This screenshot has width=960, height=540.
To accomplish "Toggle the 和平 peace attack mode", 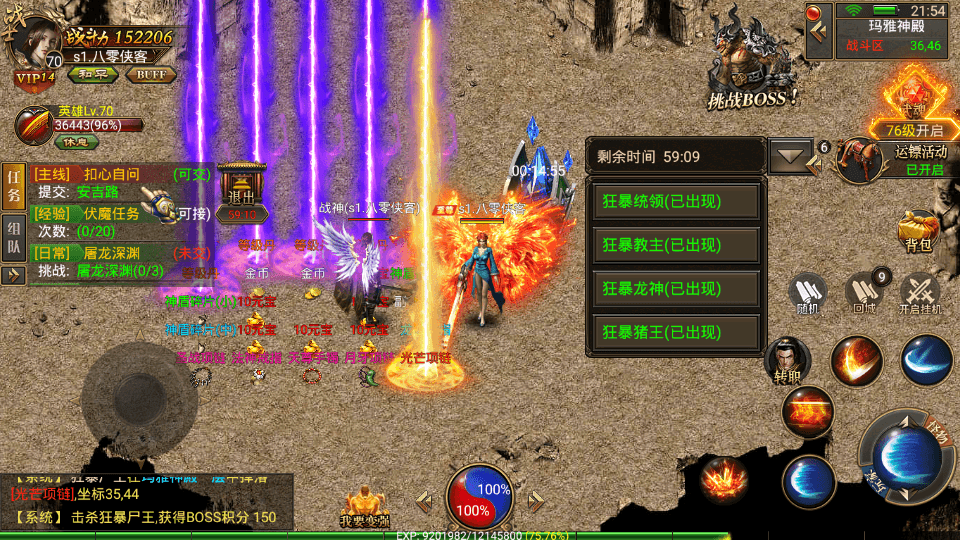I will pos(92,74).
